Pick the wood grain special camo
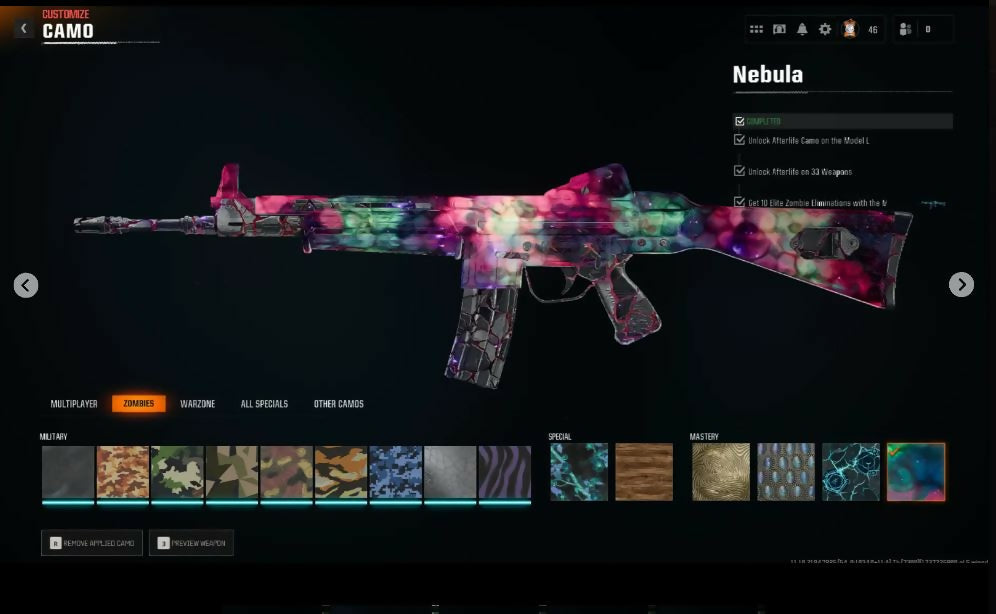 coord(644,472)
